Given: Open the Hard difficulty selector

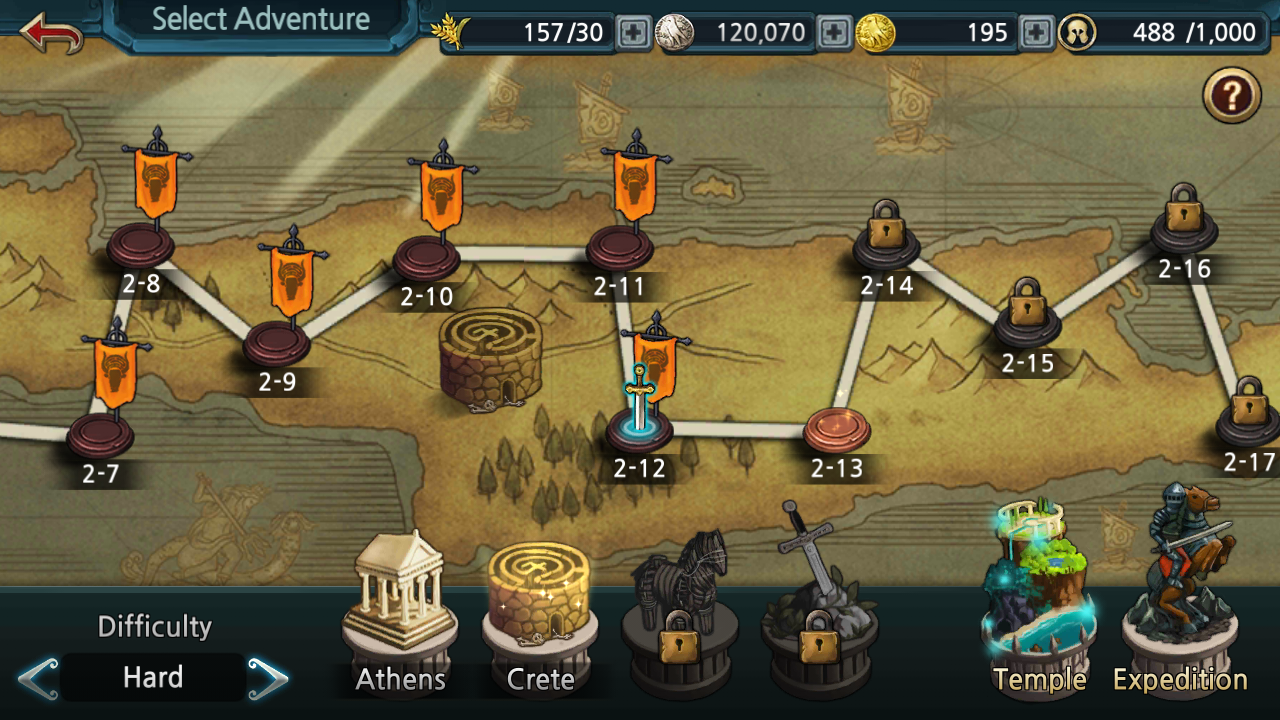Looking at the screenshot, I should tap(152, 676).
